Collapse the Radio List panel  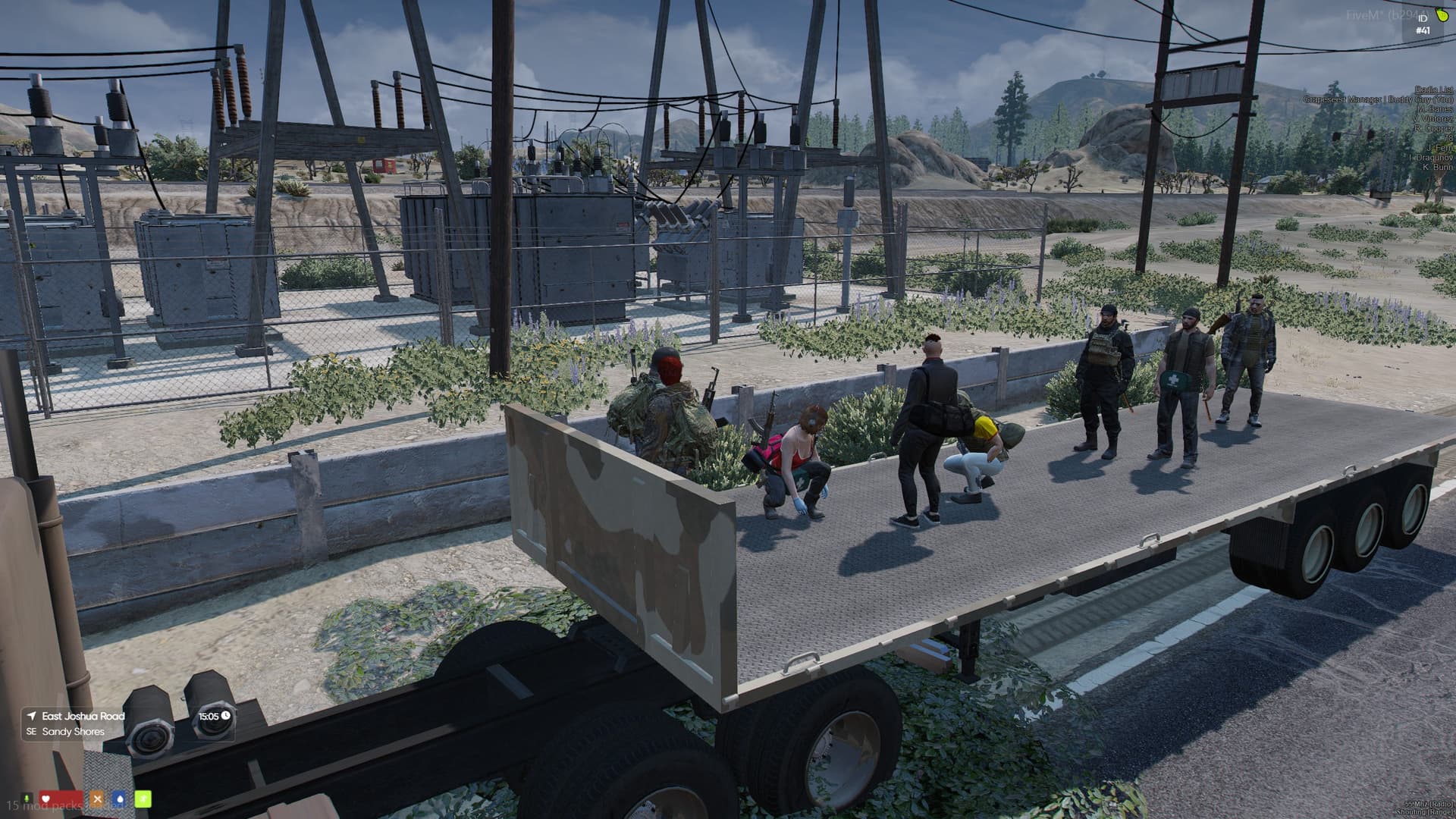coord(1433,90)
